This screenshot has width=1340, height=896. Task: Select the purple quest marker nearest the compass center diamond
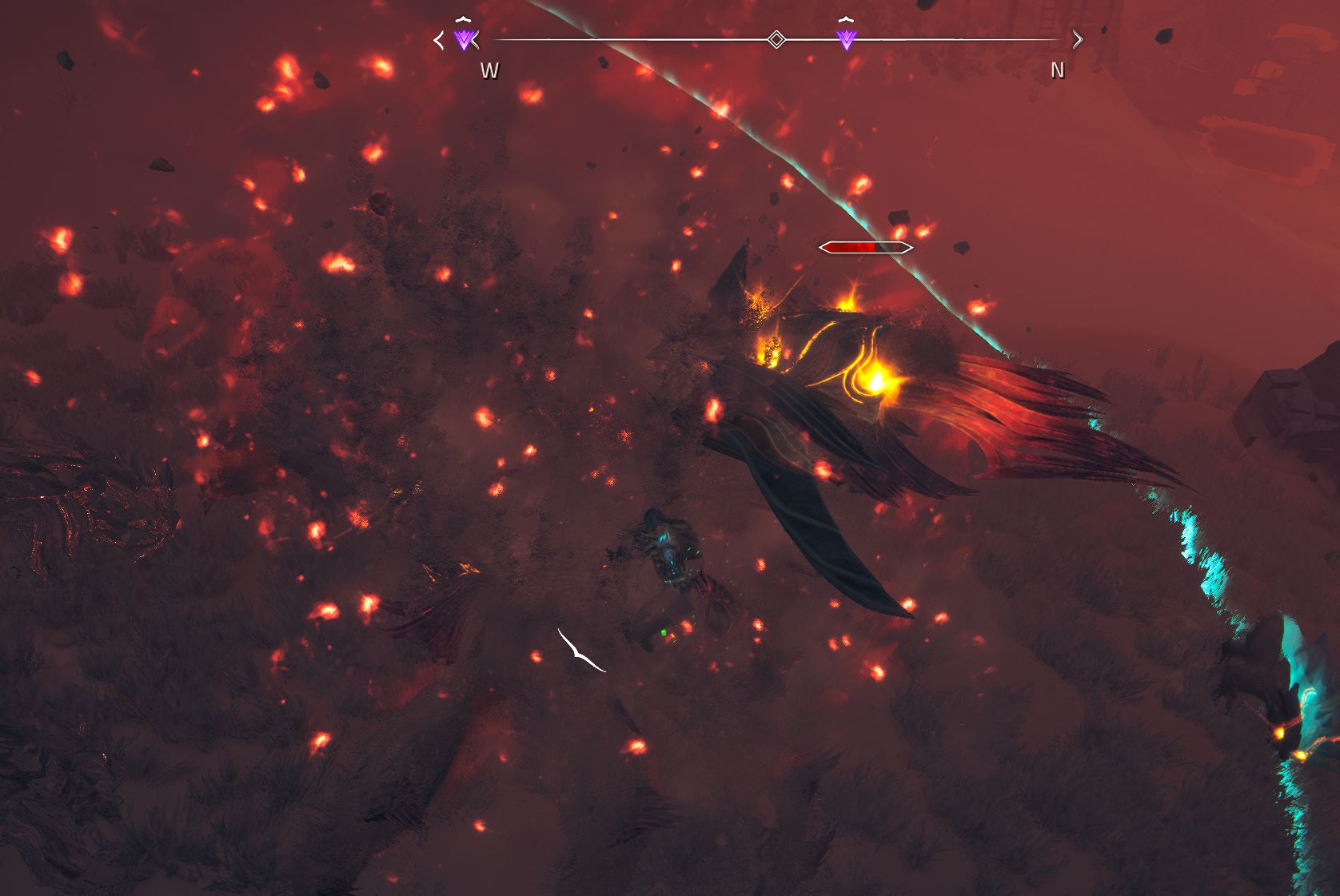[846, 38]
